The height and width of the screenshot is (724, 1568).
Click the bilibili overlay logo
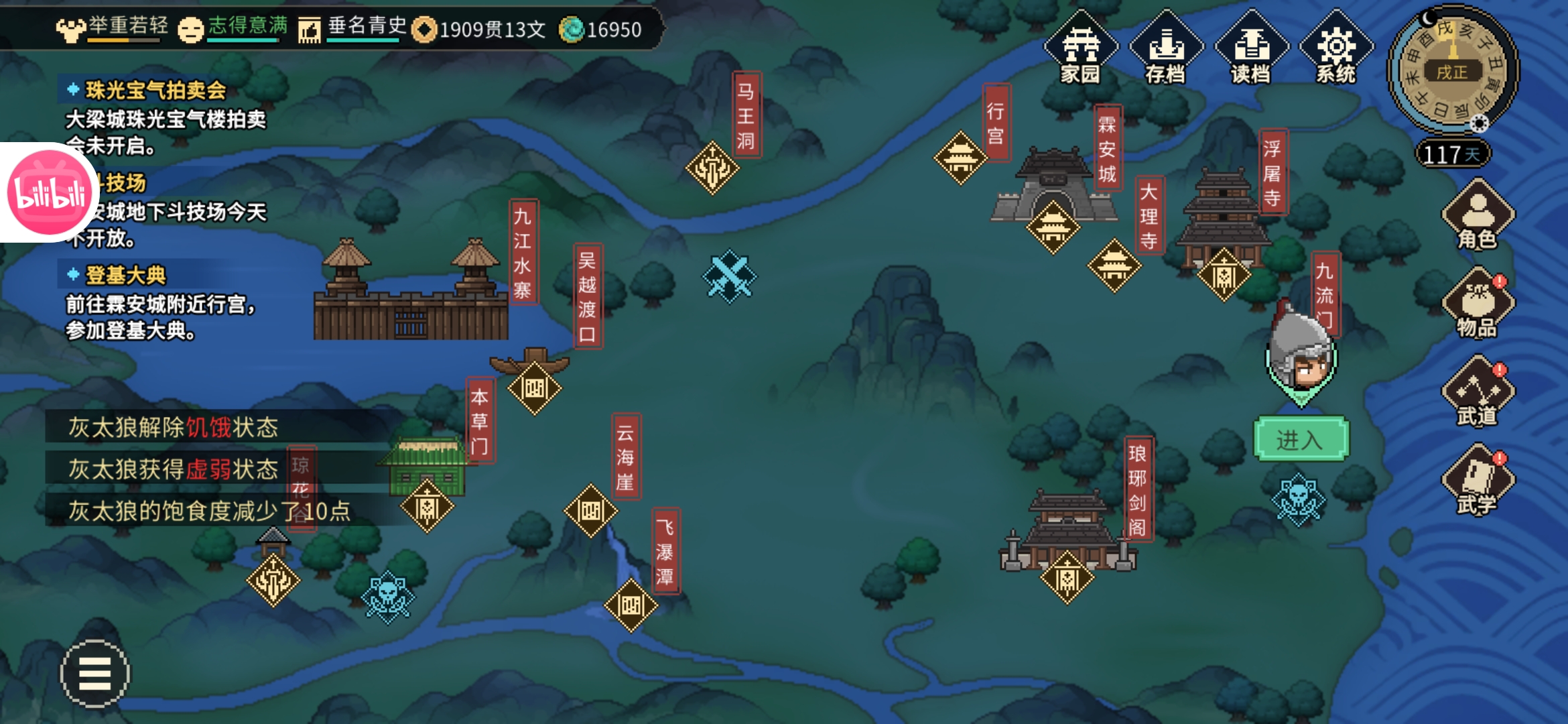pos(48,192)
